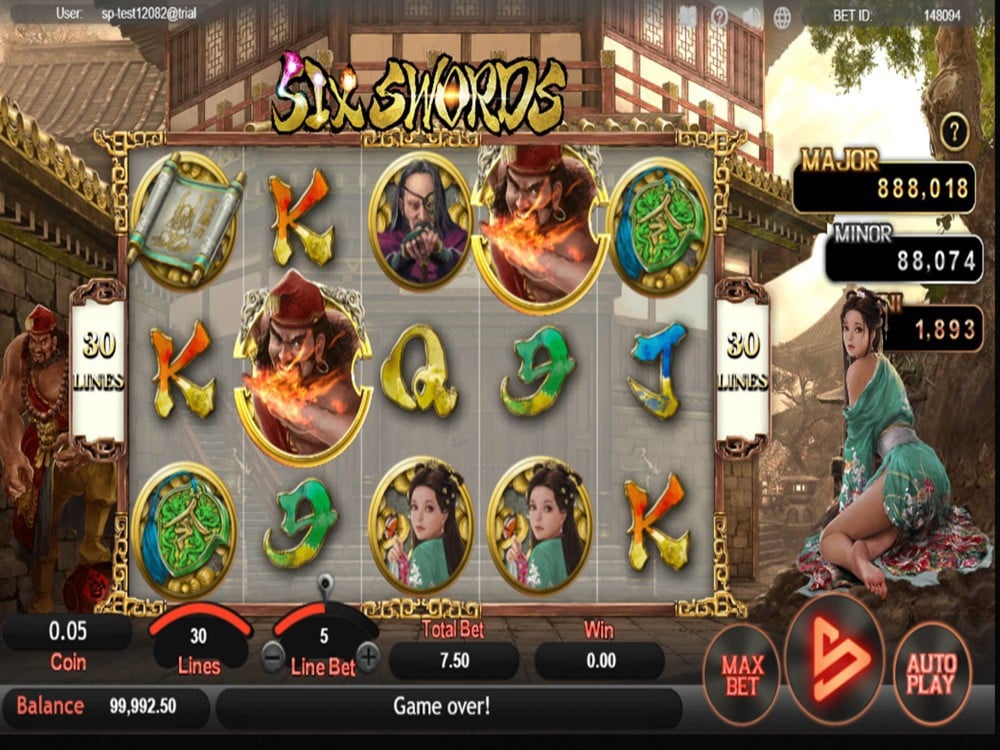Open help from the top bar question mark
Image resolution: width=1000 pixels, height=750 pixels.
coord(719,16)
